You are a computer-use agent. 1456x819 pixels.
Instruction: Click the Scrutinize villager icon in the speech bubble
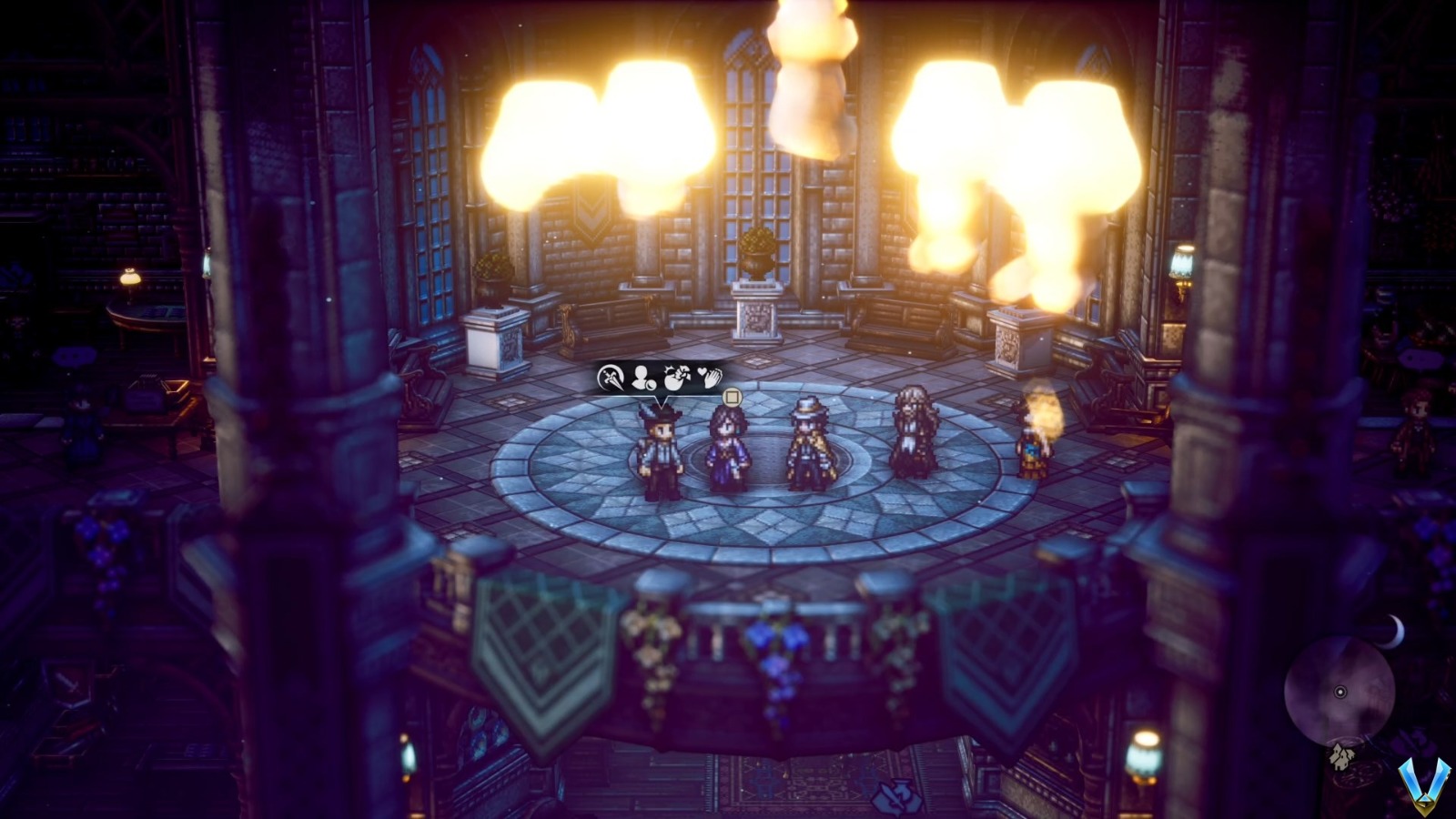(643, 379)
